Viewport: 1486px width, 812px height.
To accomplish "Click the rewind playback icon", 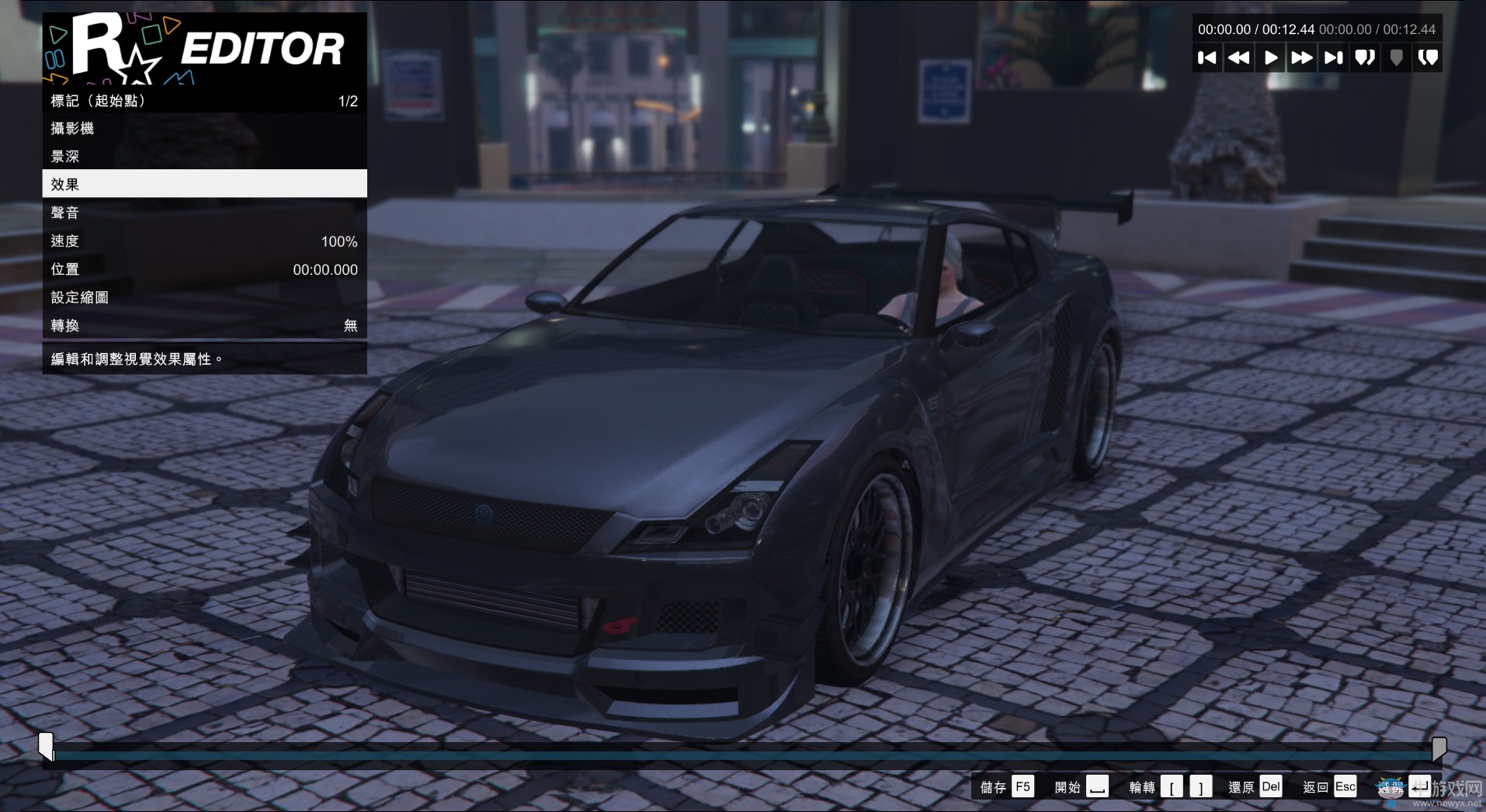I will coord(1239,57).
